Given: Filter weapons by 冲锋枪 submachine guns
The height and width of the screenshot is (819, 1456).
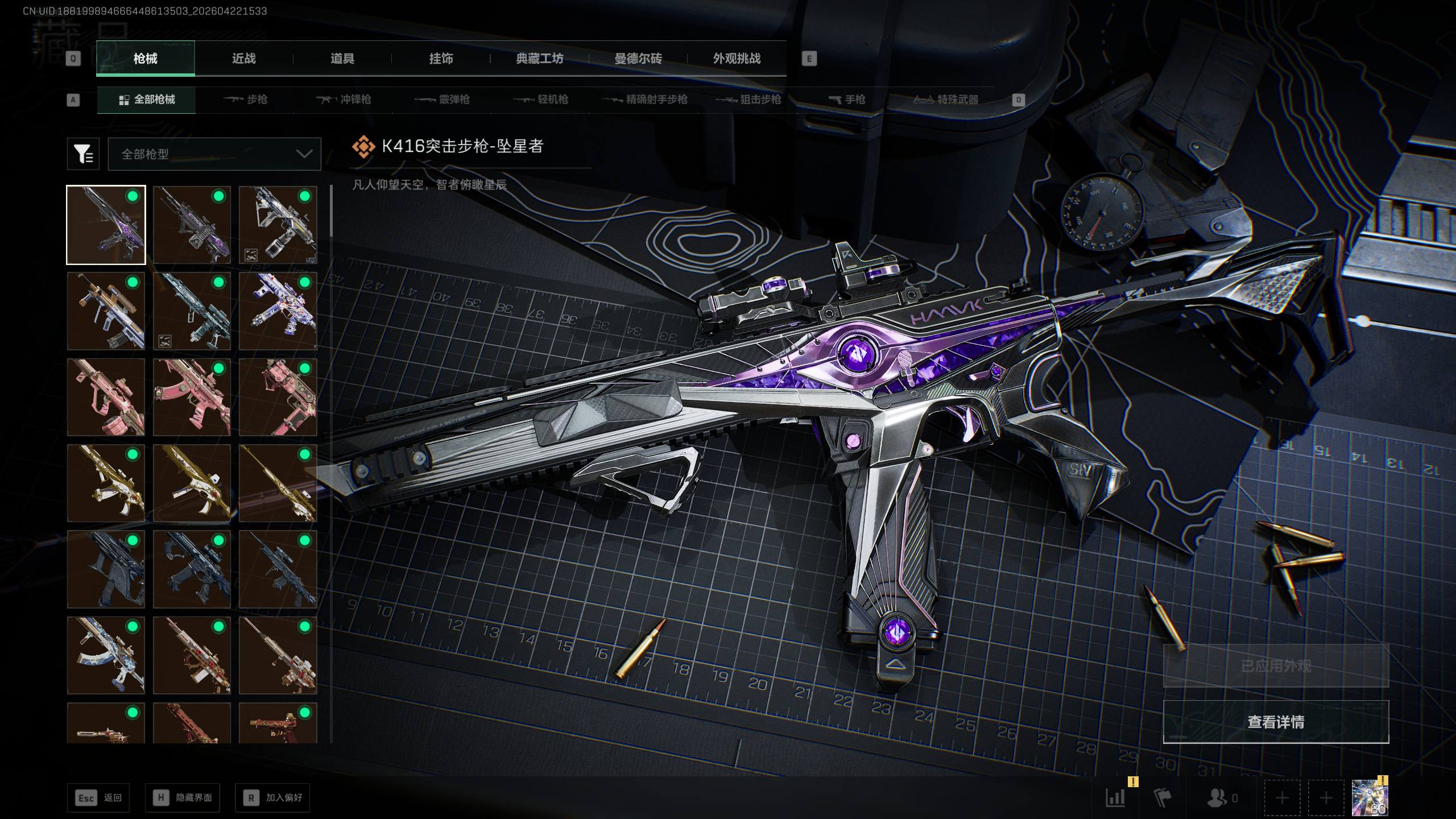Looking at the screenshot, I should point(344,100).
